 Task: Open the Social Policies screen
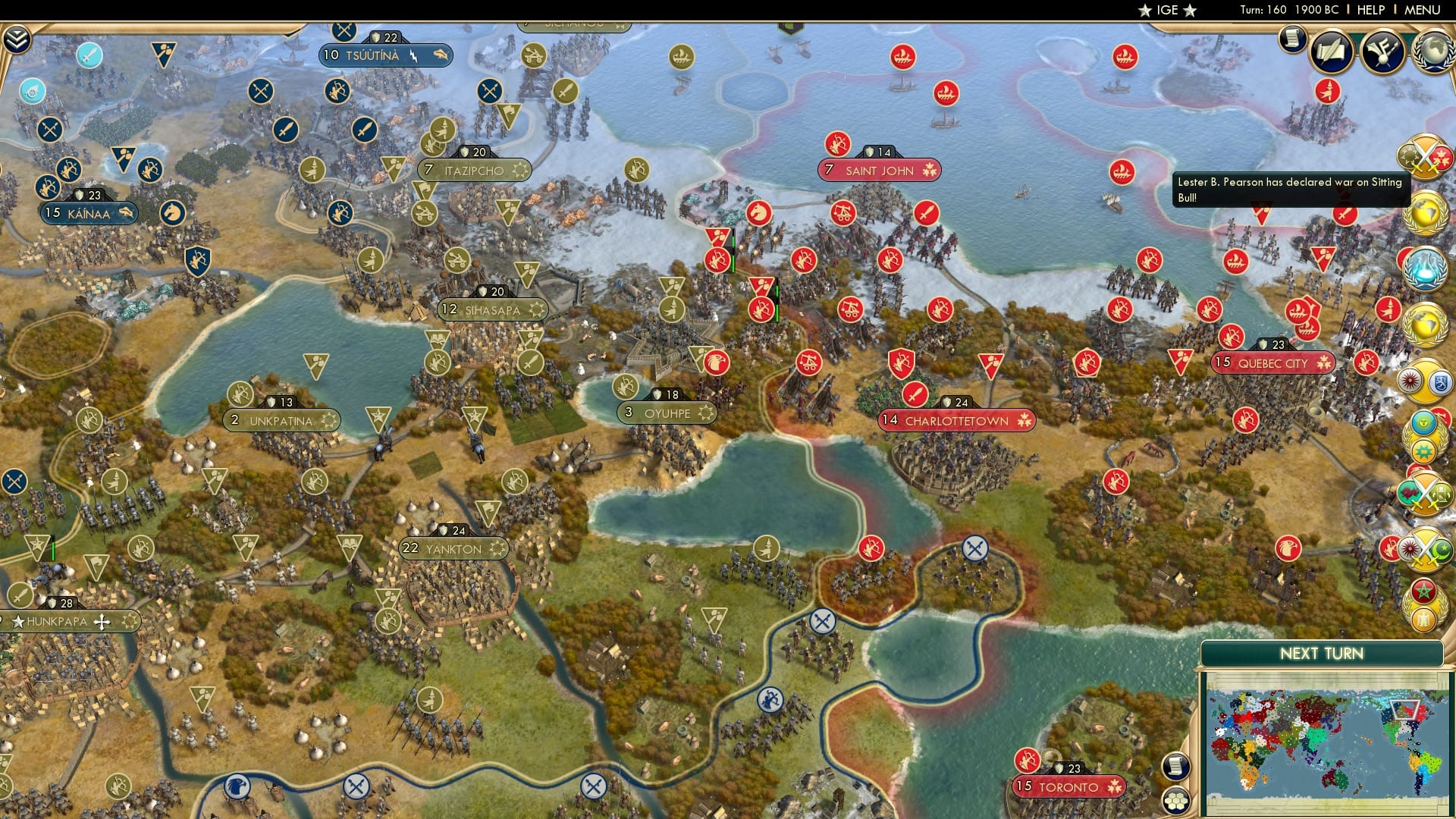tap(1331, 49)
